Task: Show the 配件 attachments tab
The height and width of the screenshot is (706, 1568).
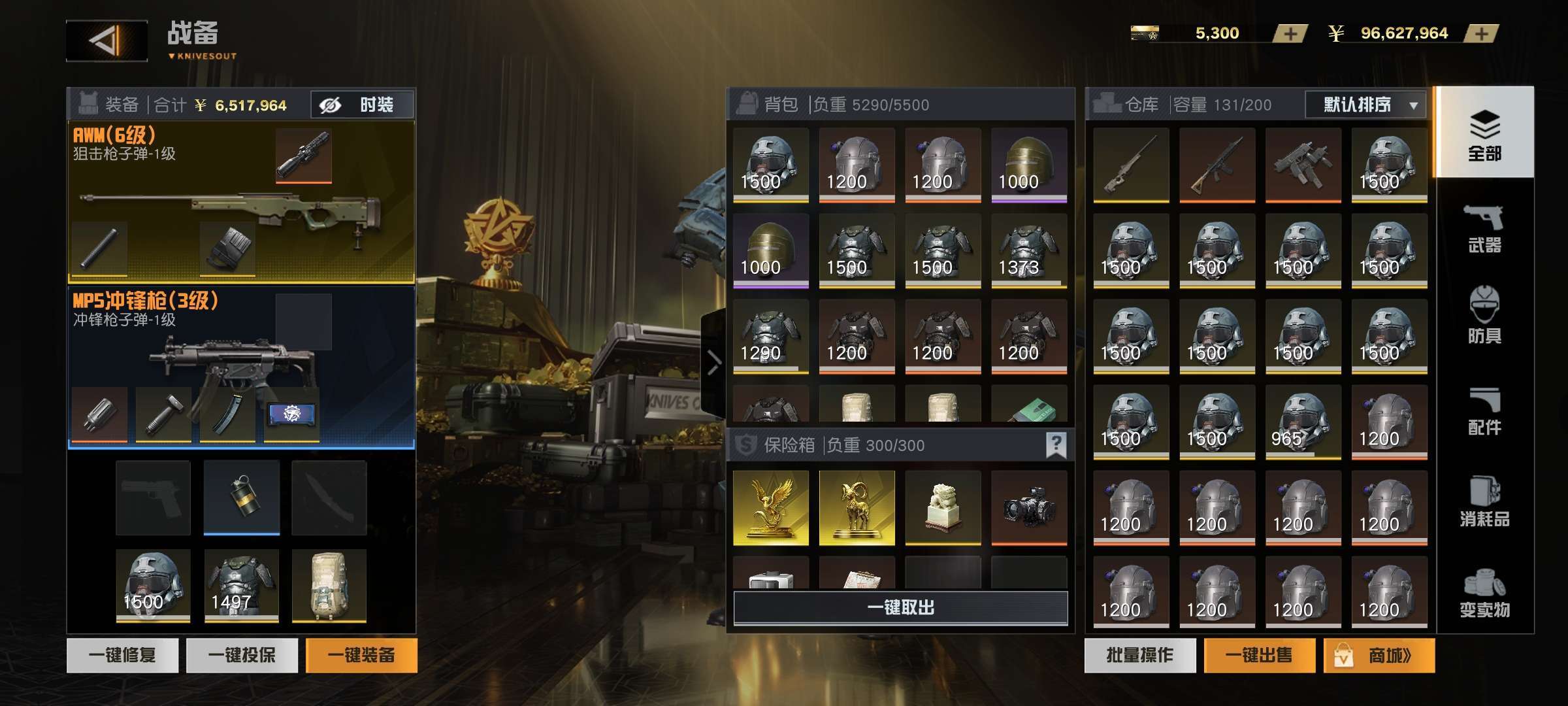Action: (x=1484, y=412)
